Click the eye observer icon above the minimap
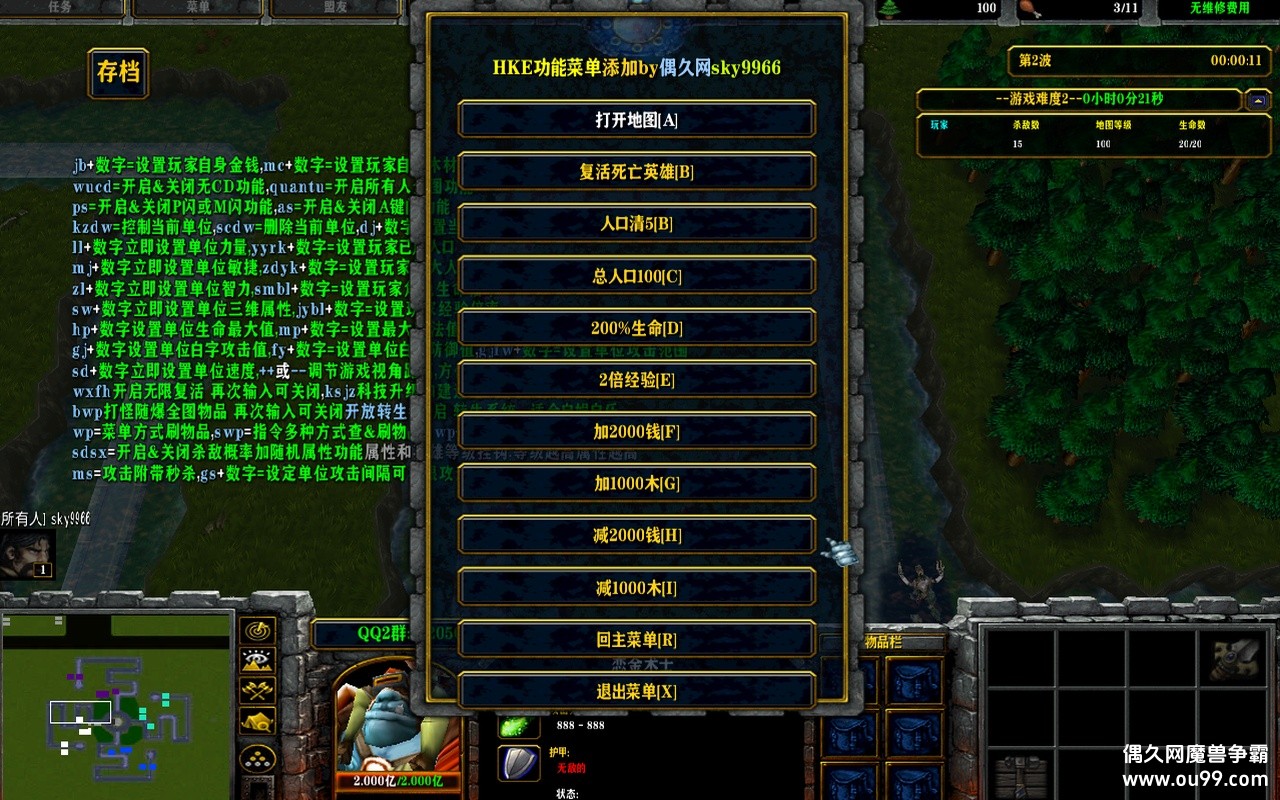The height and width of the screenshot is (800, 1280). [x=258, y=660]
